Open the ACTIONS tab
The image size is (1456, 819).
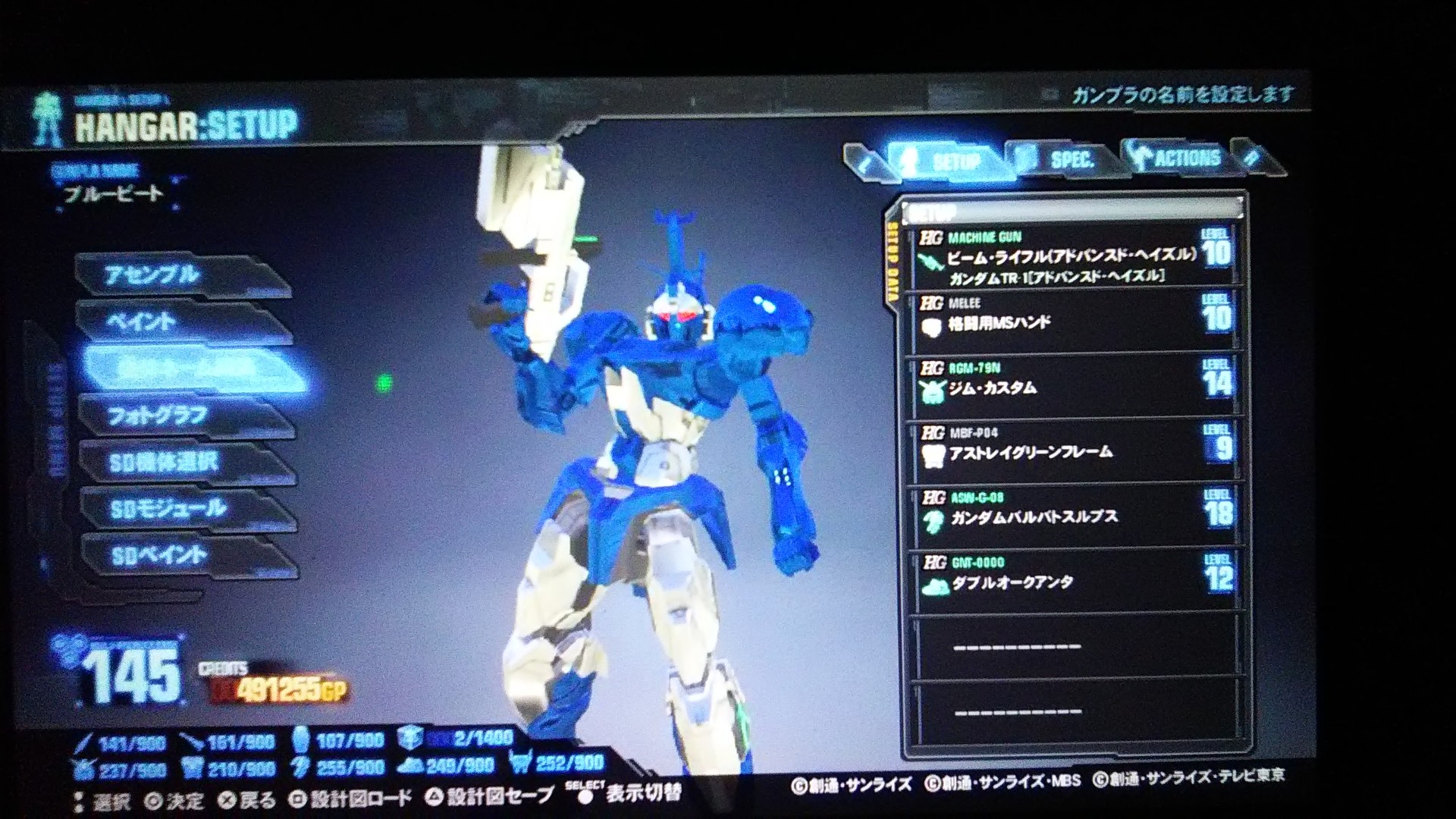pos(1186,158)
